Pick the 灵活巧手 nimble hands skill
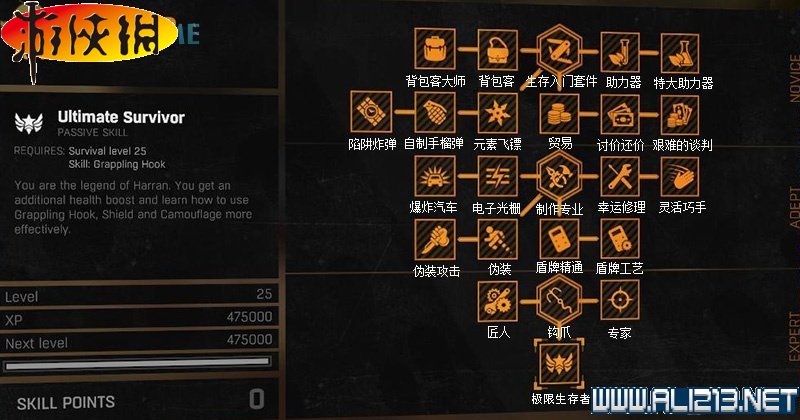This screenshot has height=420, width=800. coord(682,176)
